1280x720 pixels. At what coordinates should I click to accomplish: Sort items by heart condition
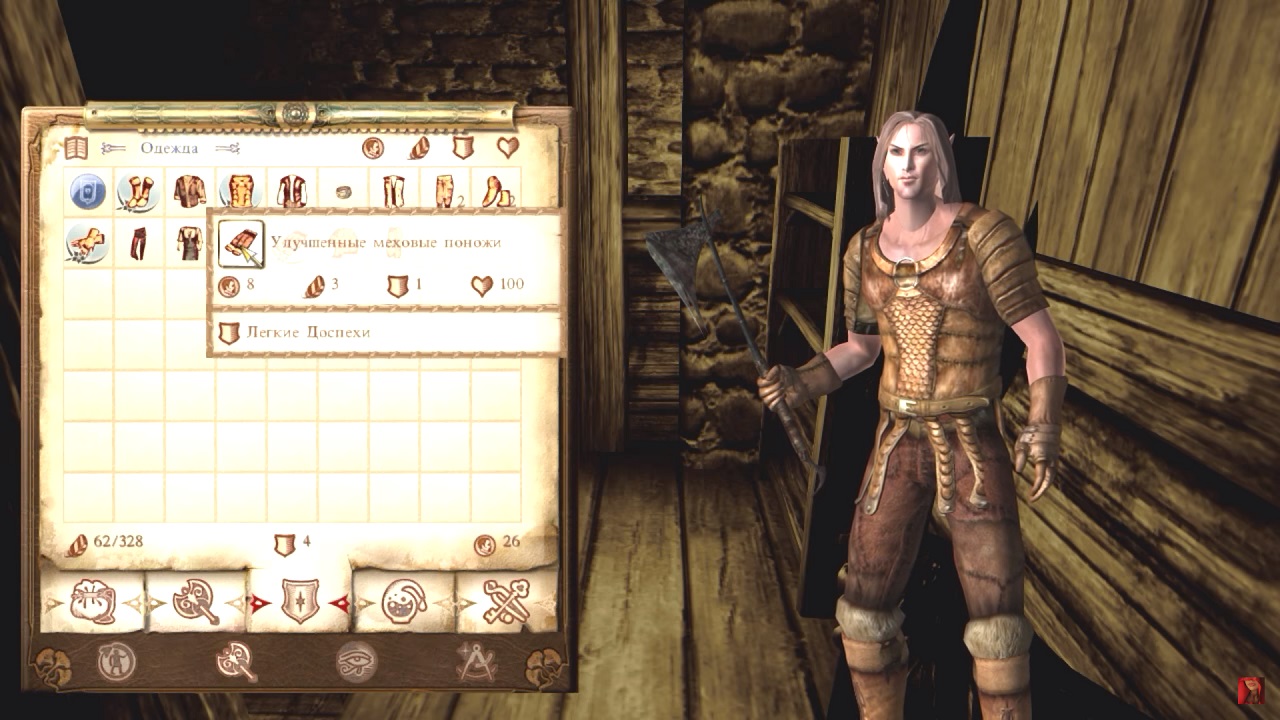click(508, 148)
